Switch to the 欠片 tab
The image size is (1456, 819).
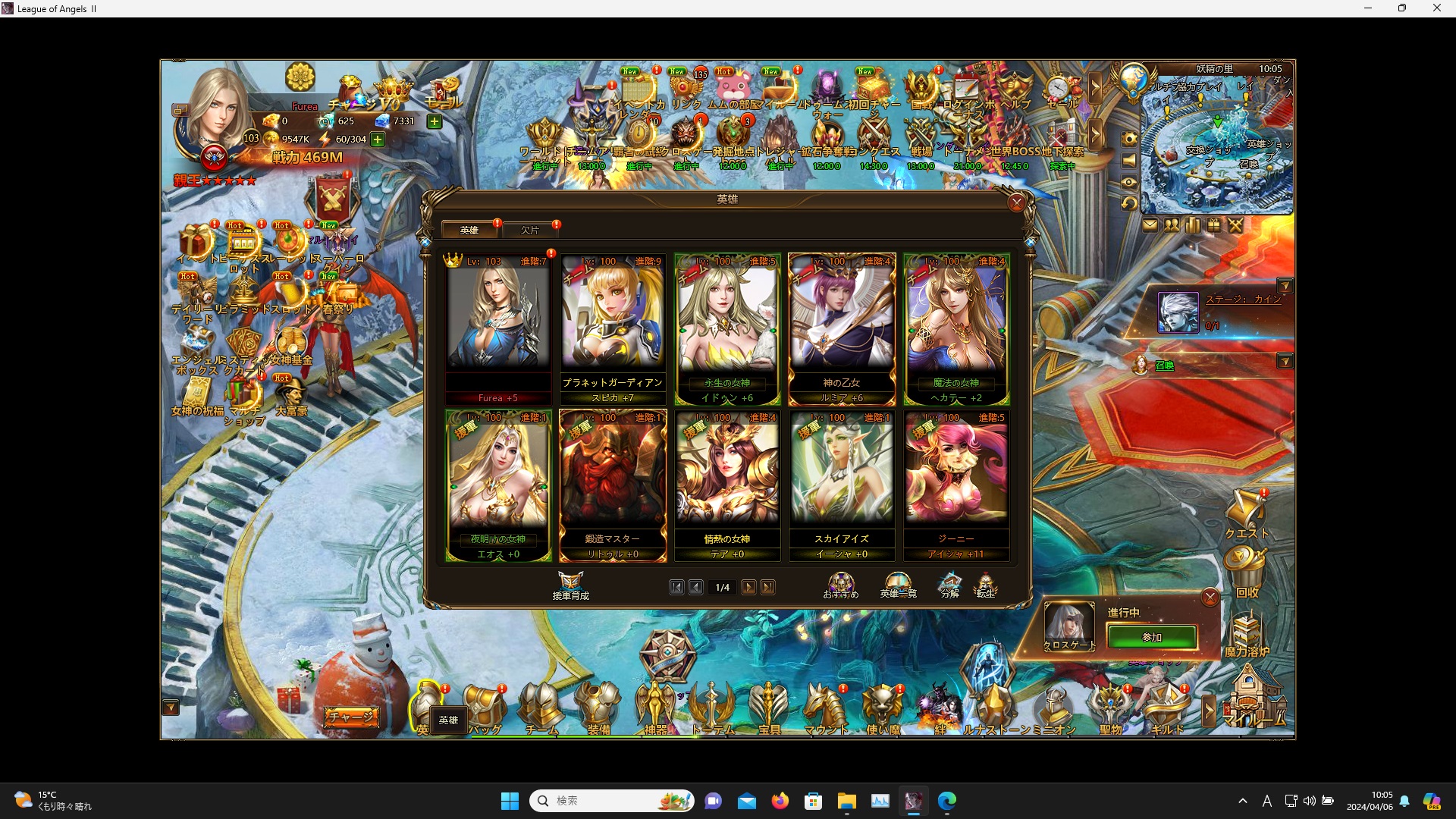point(531,230)
